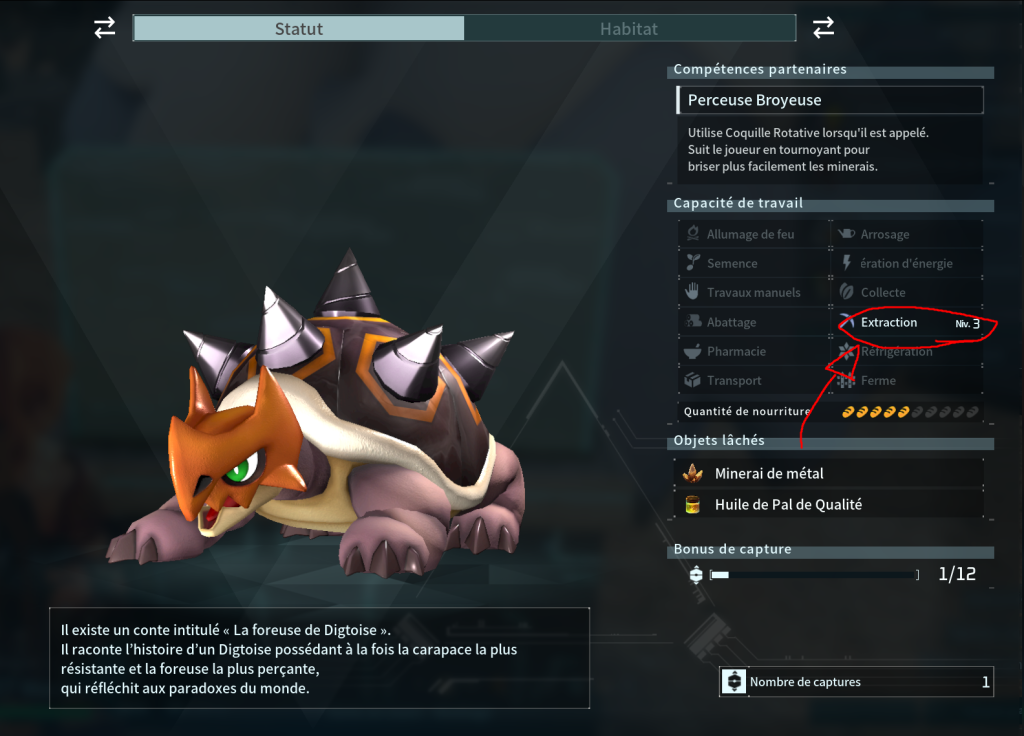This screenshot has width=1024, height=736.
Task: Select the Statut tab
Action: (298, 28)
